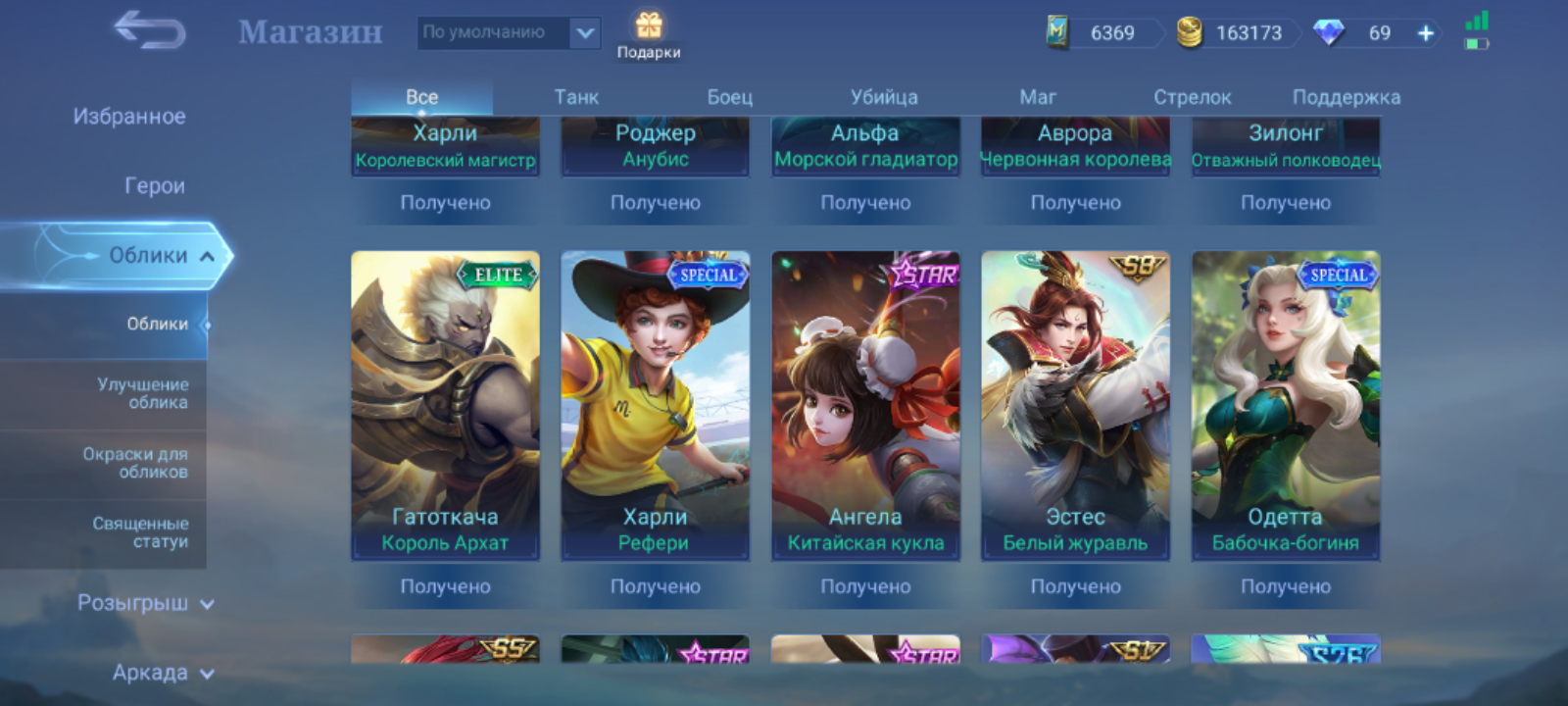1568x706 pixels.
Task: Filter skins by Стрелок
Action: 1192,97
